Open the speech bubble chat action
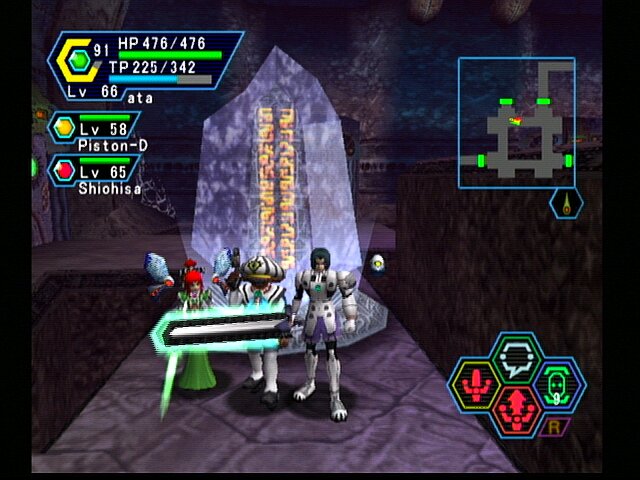This screenshot has height=480, width=640. pos(516,358)
